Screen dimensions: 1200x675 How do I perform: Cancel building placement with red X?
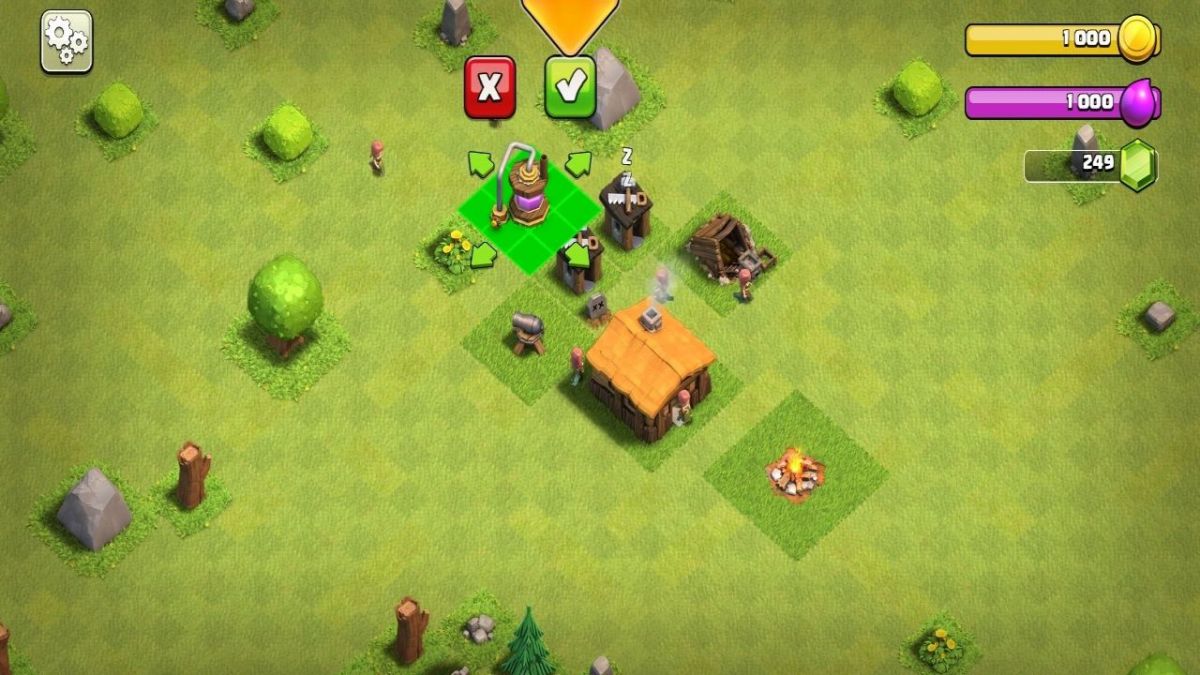pyautogui.click(x=490, y=88)
